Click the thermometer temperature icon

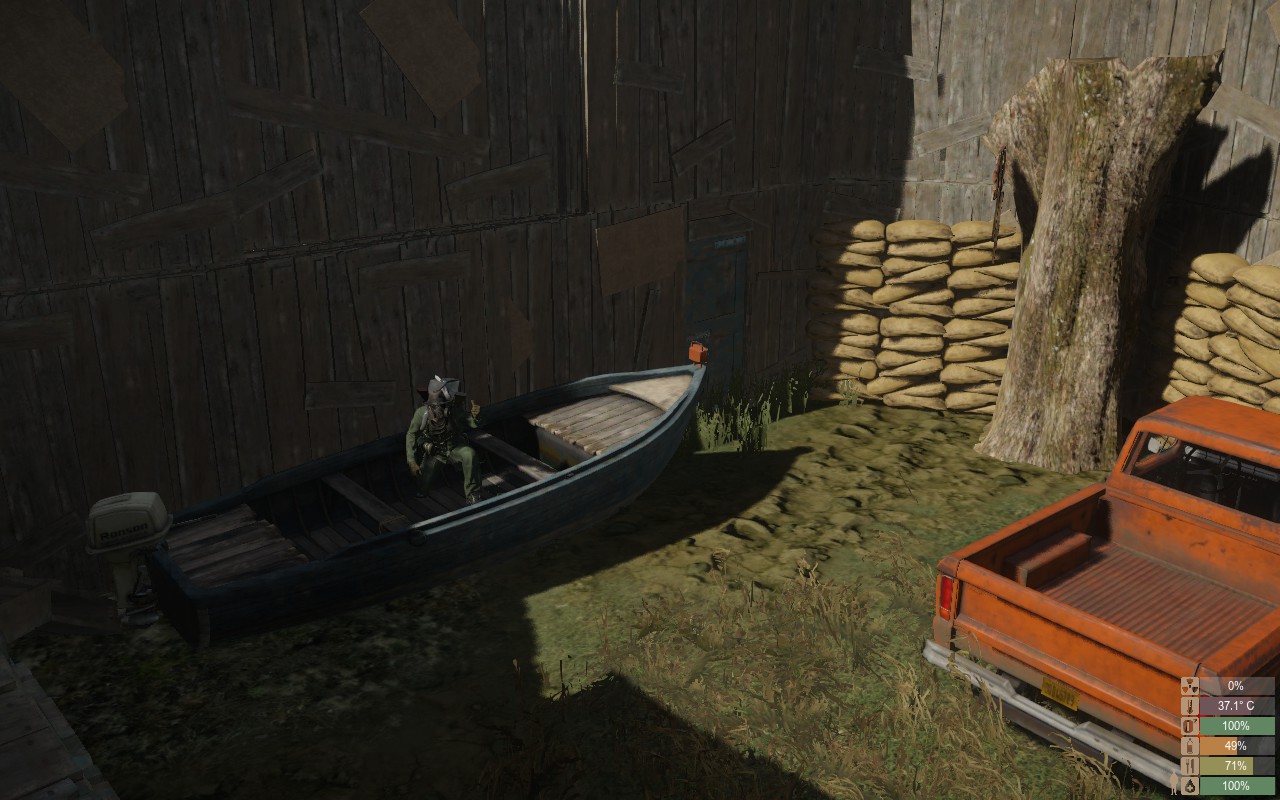[x=1188, y=707]
